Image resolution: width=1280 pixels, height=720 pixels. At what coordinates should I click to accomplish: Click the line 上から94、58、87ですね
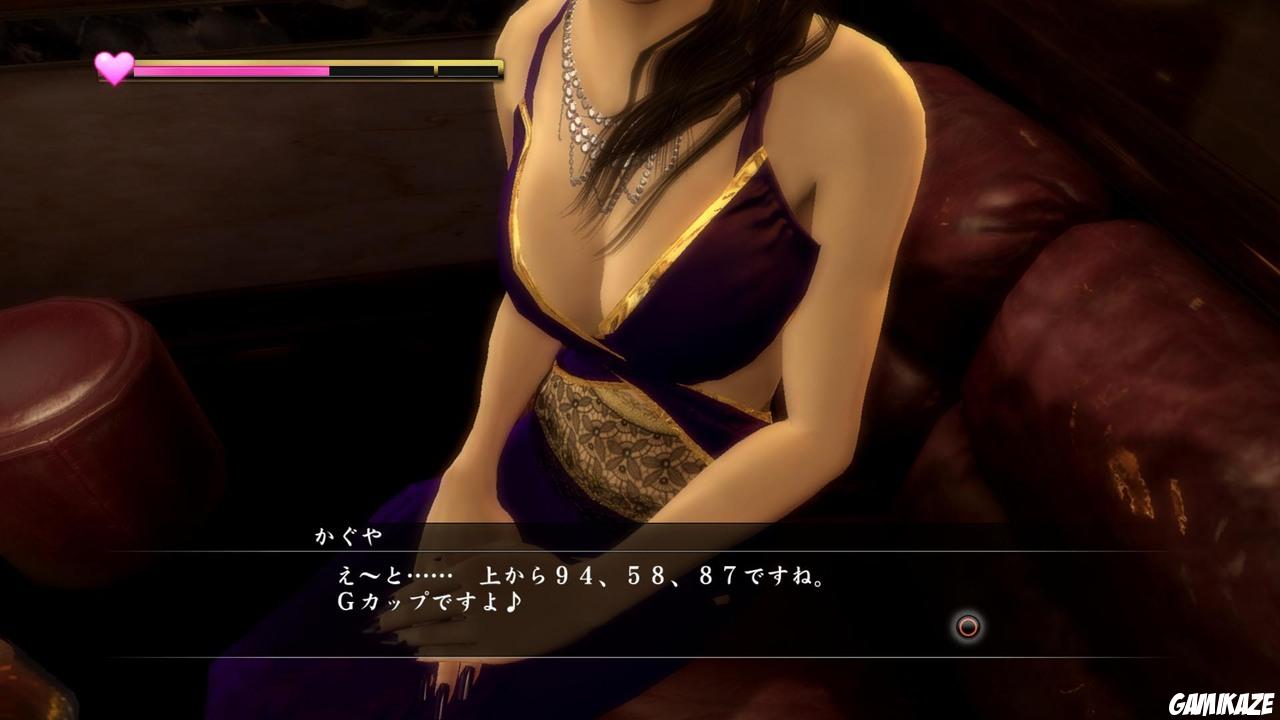click(655, 577)
